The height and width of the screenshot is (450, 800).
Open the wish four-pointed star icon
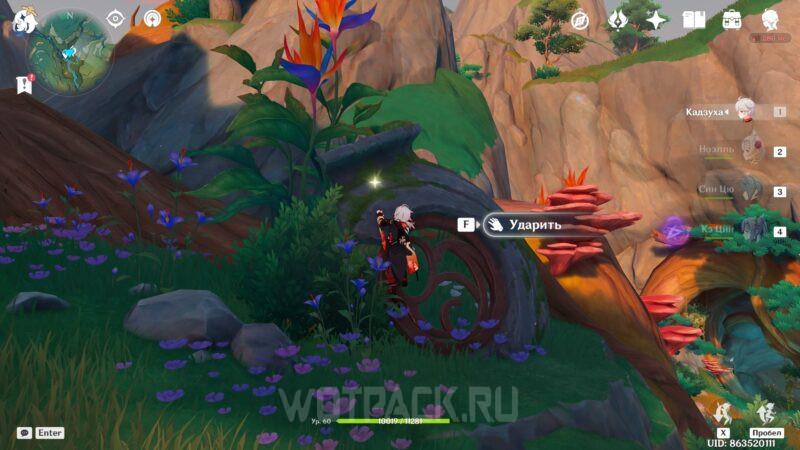[x=656, y=20]
